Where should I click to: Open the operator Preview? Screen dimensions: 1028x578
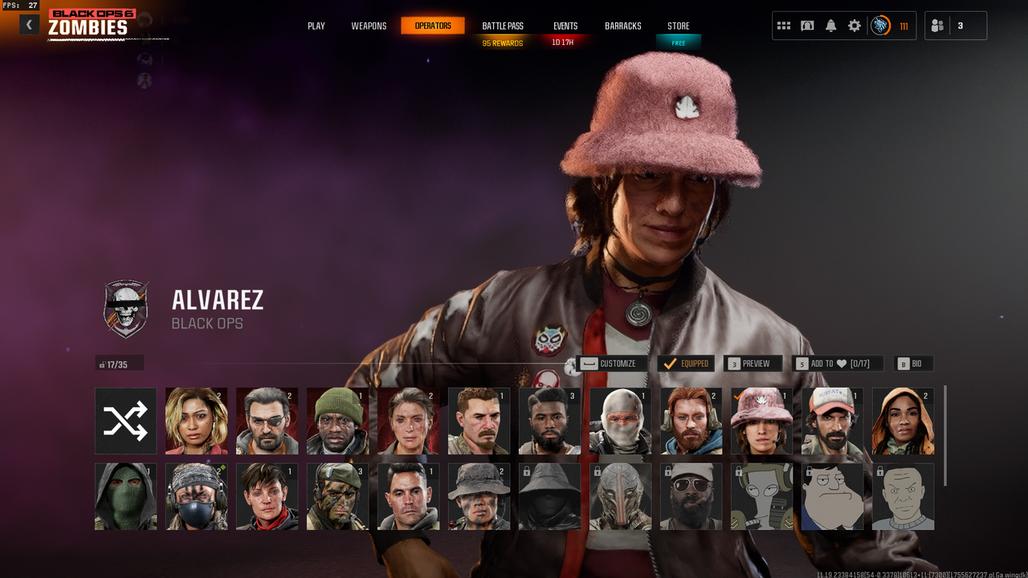tap(749, 364)
